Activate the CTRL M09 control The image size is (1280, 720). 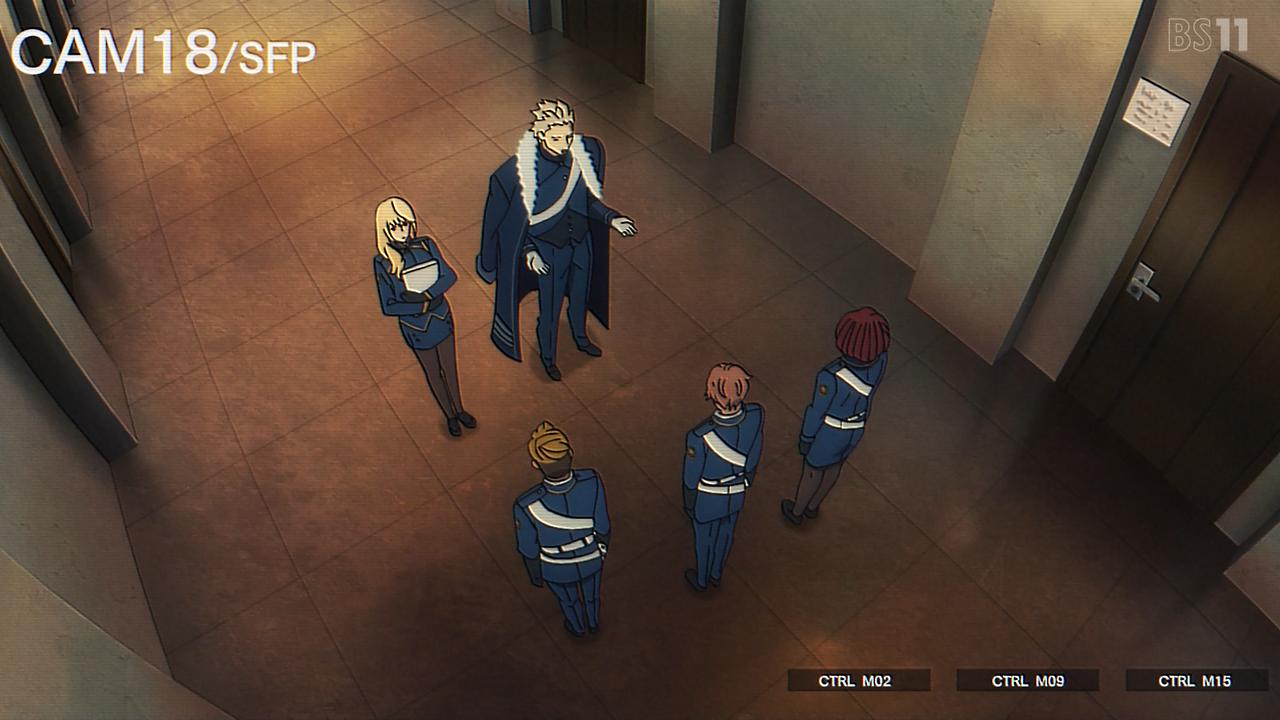[1027, 681]
